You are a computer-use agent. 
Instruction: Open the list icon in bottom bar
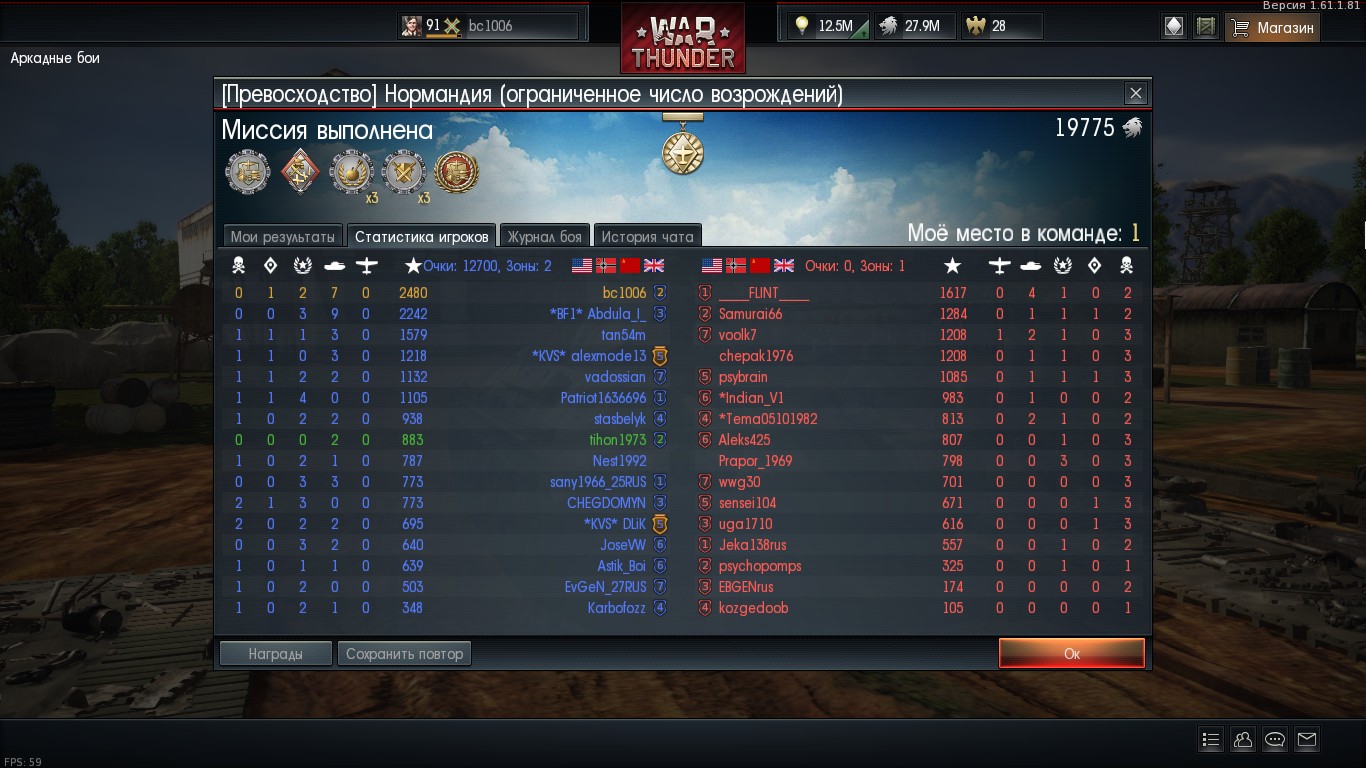point(1210,740)
